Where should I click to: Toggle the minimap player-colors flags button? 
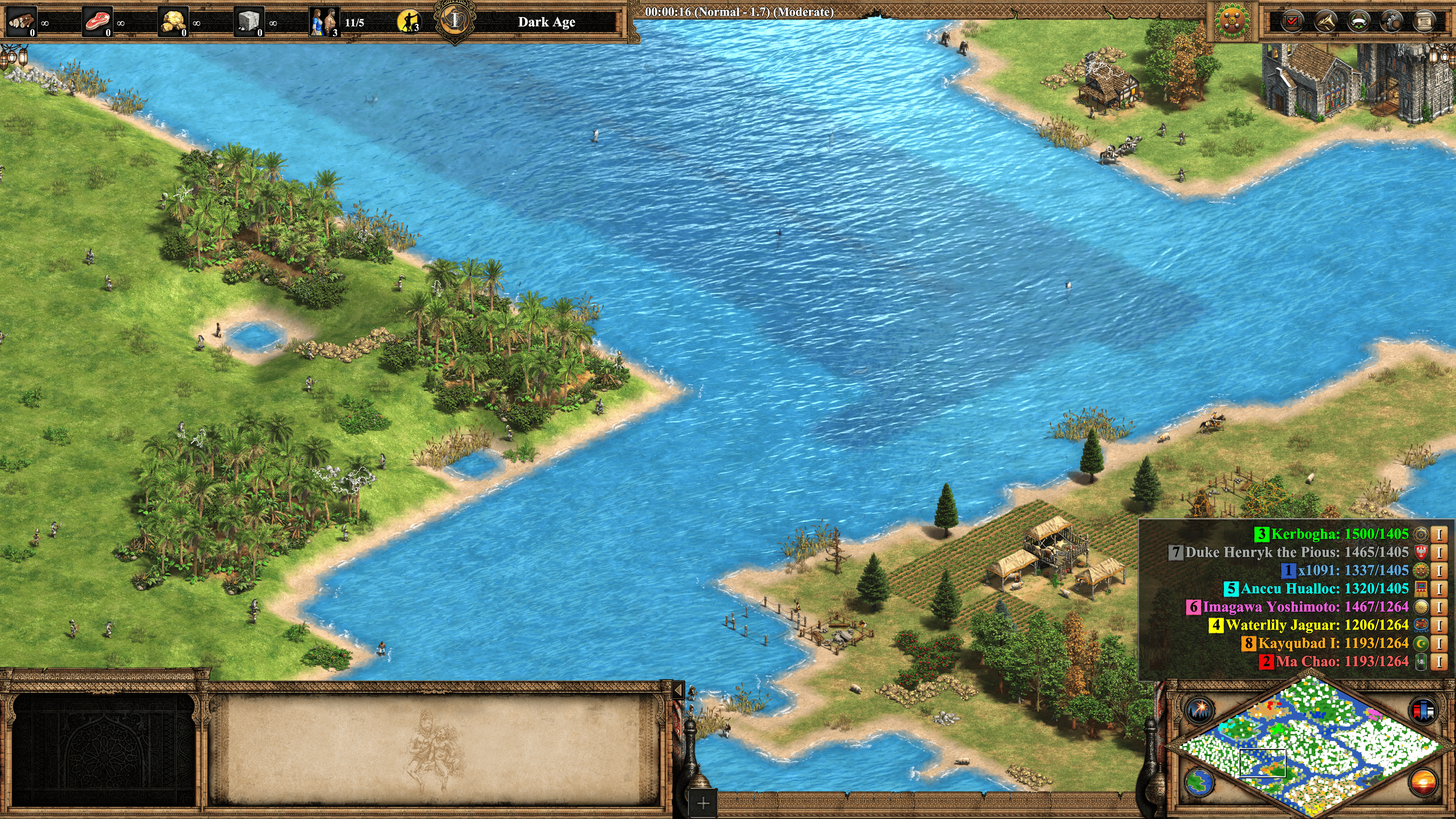pos(1423,710)
